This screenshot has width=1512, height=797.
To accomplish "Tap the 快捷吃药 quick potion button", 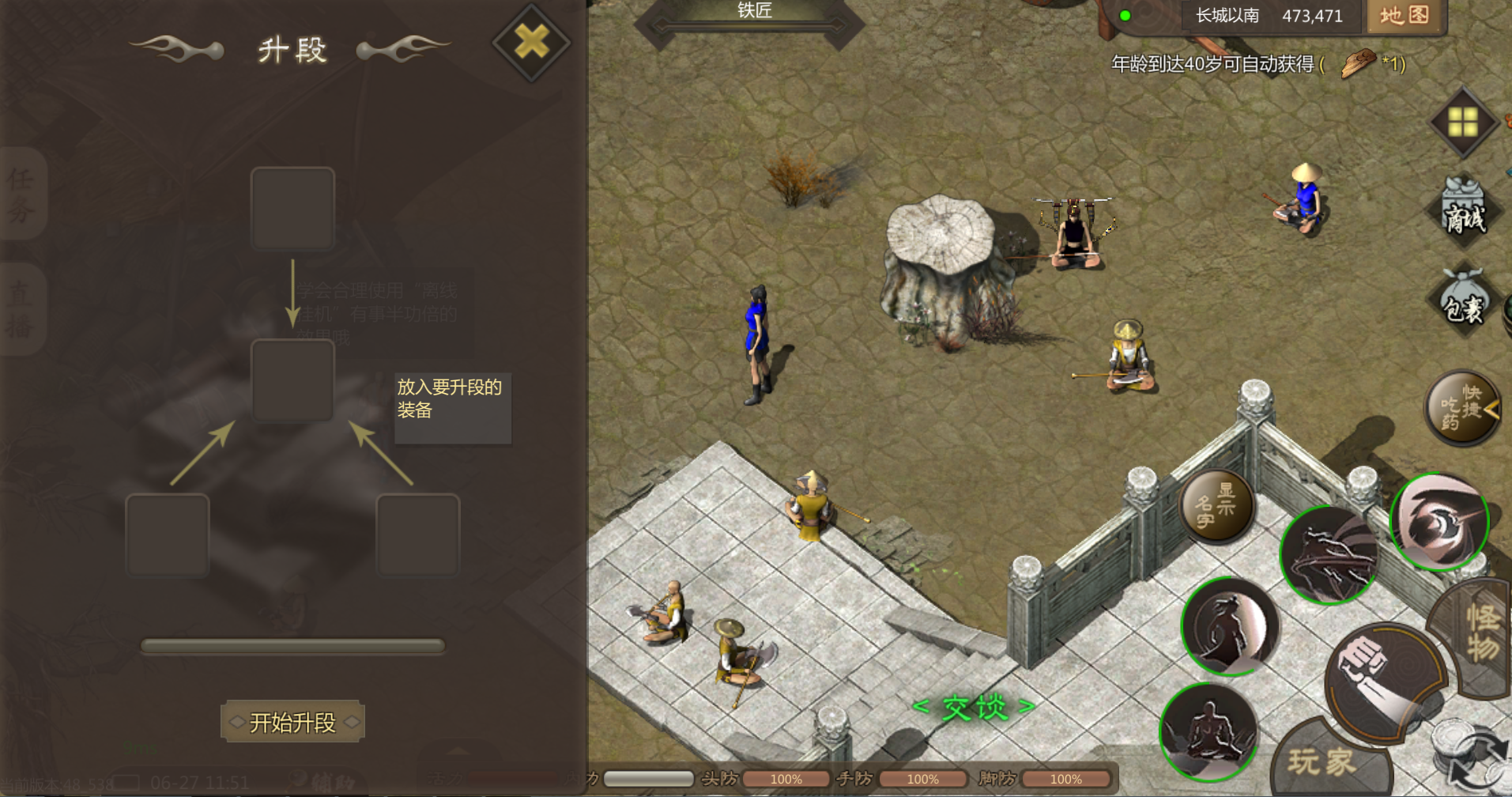I will point(1462,407).
